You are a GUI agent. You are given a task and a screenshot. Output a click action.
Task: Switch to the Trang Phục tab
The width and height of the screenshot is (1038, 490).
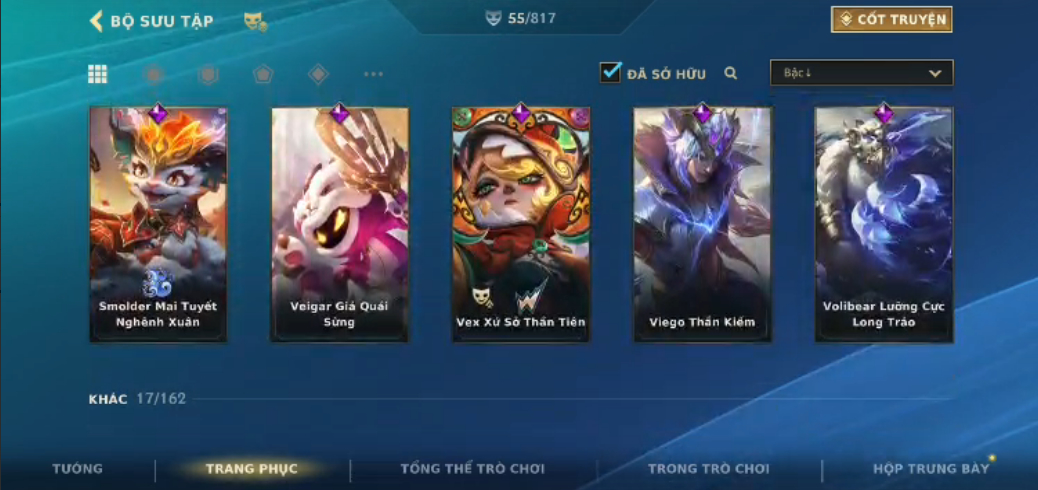coord(252,469)
